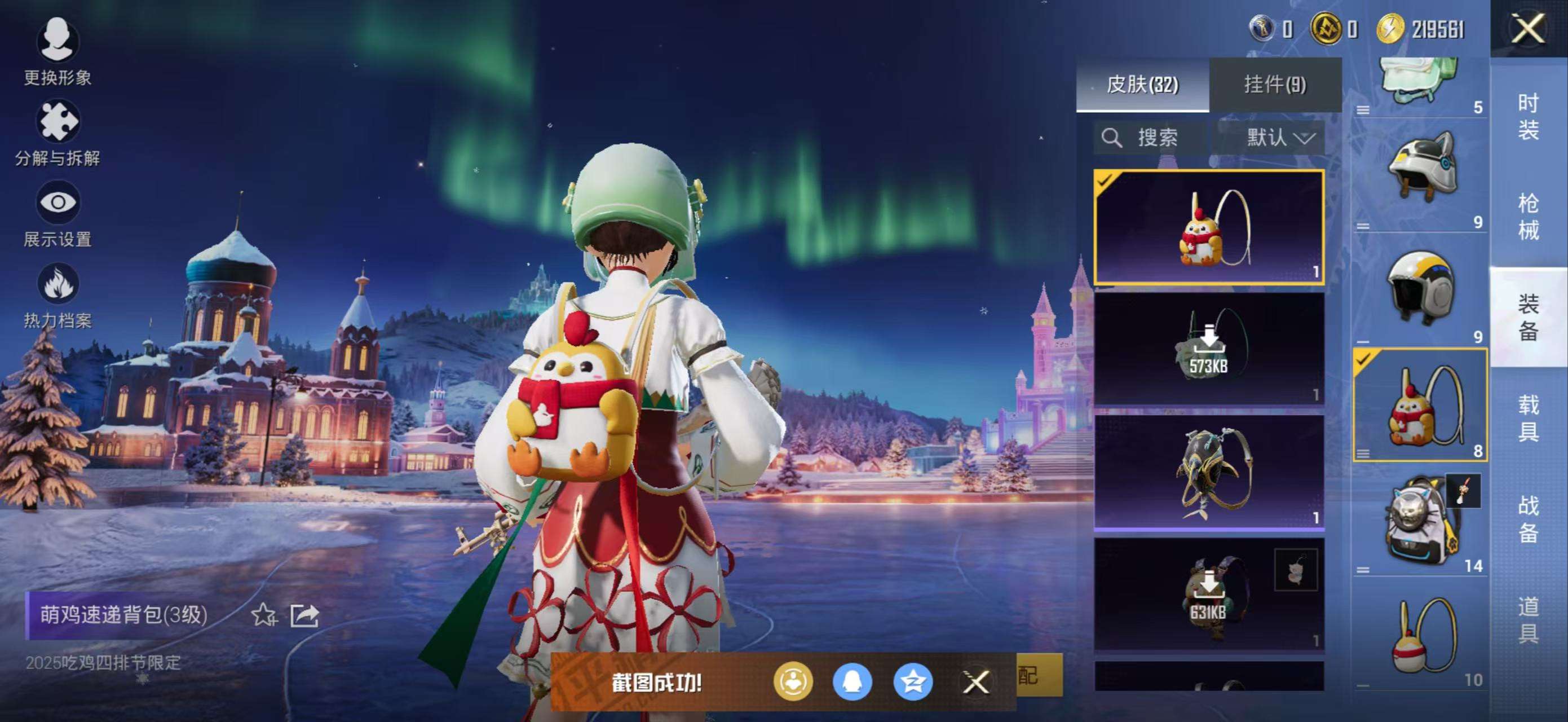The image size is (1568, 722).
Task: Share the backpack via the arrow icon
Action: (304, 615)
